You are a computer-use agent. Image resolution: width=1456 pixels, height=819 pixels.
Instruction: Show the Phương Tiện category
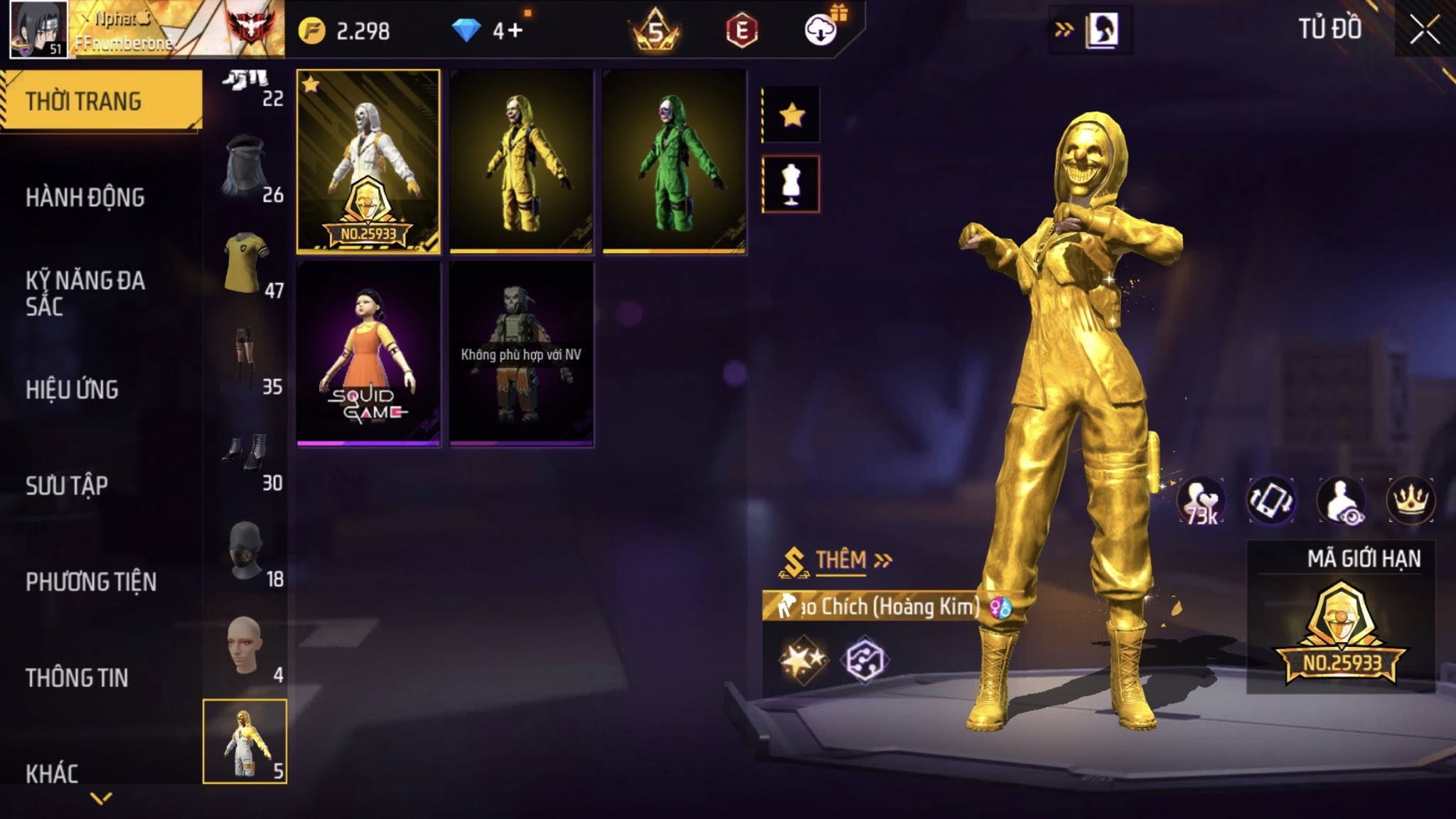click(x=91, y=582)
